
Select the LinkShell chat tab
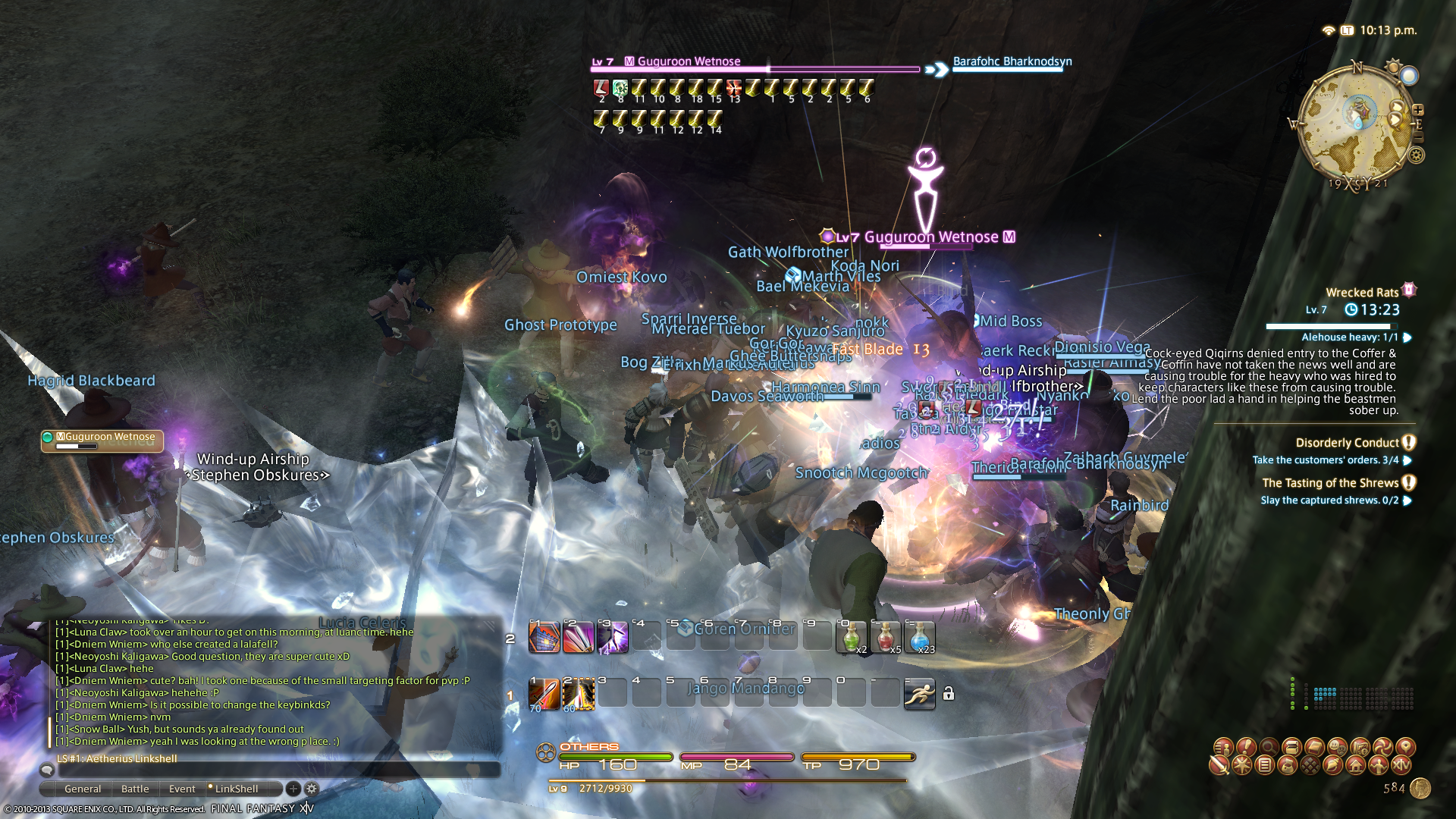[236, 789]
